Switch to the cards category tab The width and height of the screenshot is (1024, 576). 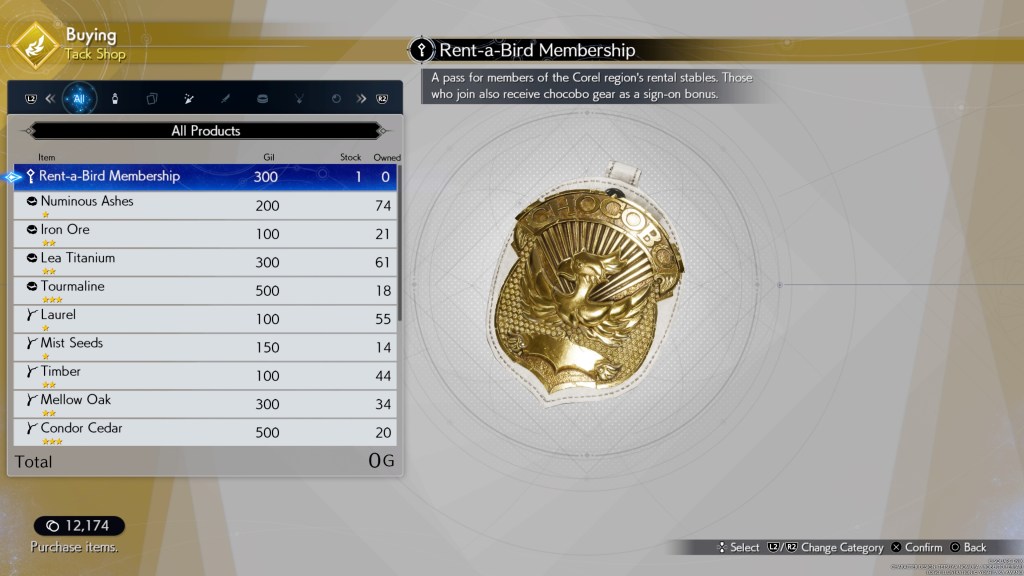(152, 99)
